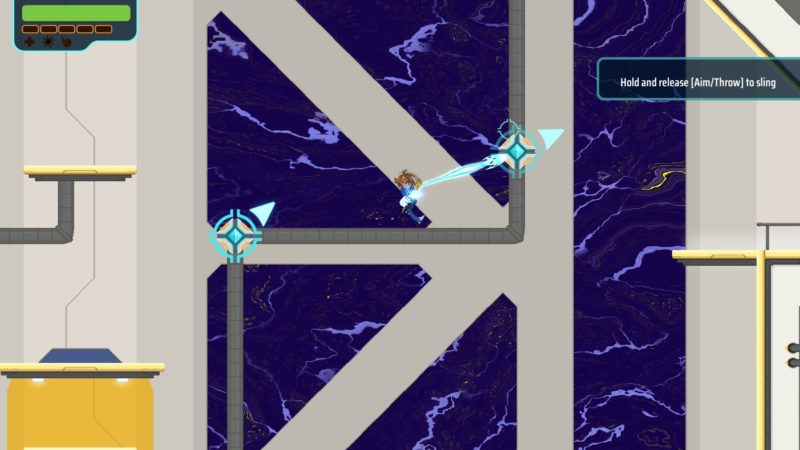Choose the glove ability icon
This screenshot has width=800, height=450.
[67, 42]
